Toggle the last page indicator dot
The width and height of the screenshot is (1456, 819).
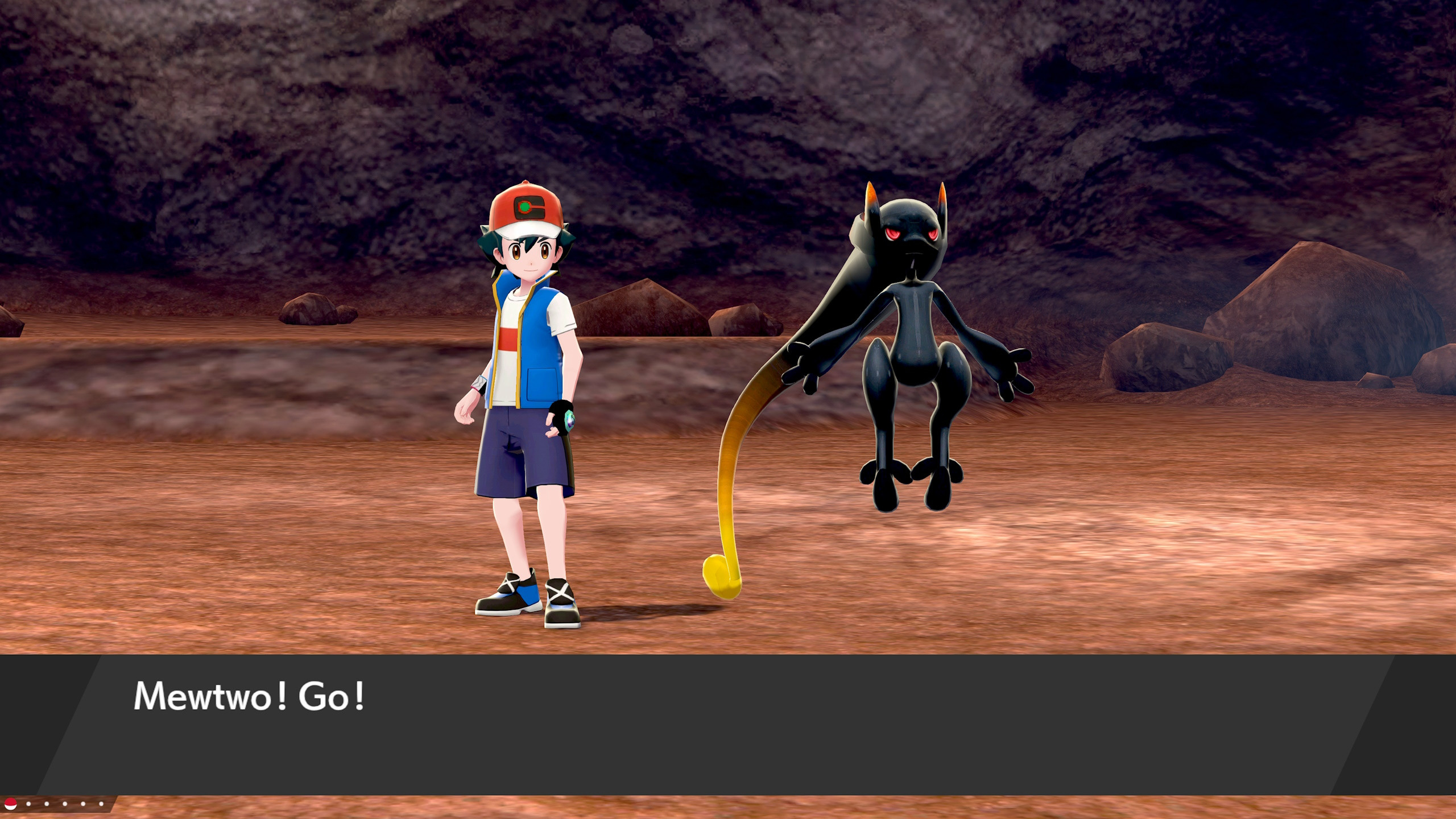tap(101, 804)
